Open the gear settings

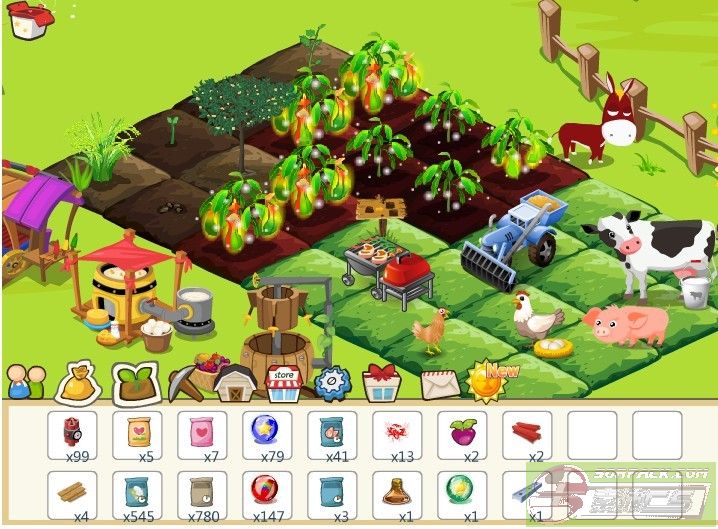coord(332,381)
